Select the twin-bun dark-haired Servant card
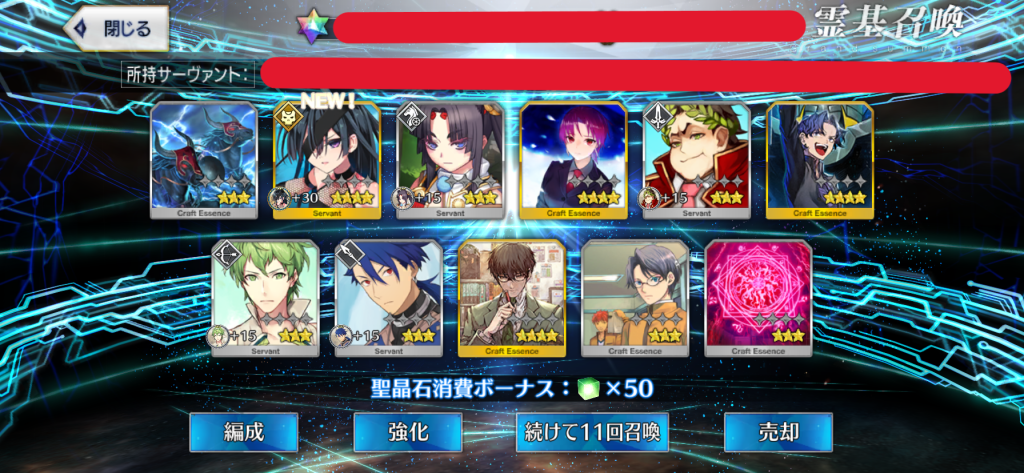The width and height of the screenshot is (1024, 473). coord(450,160)
